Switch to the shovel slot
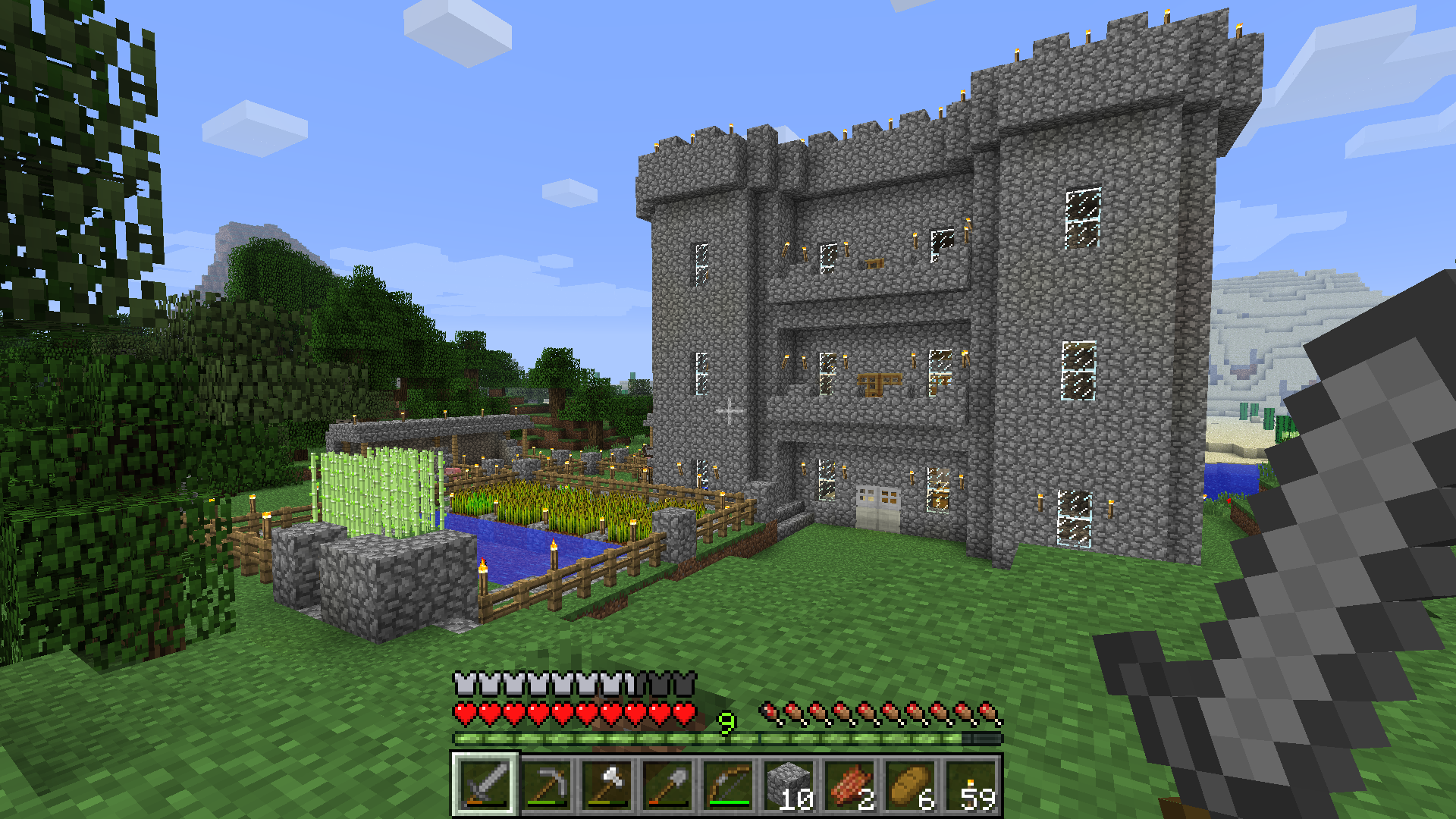The height and width of the screenshot is (819, 1456). (x=667, y=784)
